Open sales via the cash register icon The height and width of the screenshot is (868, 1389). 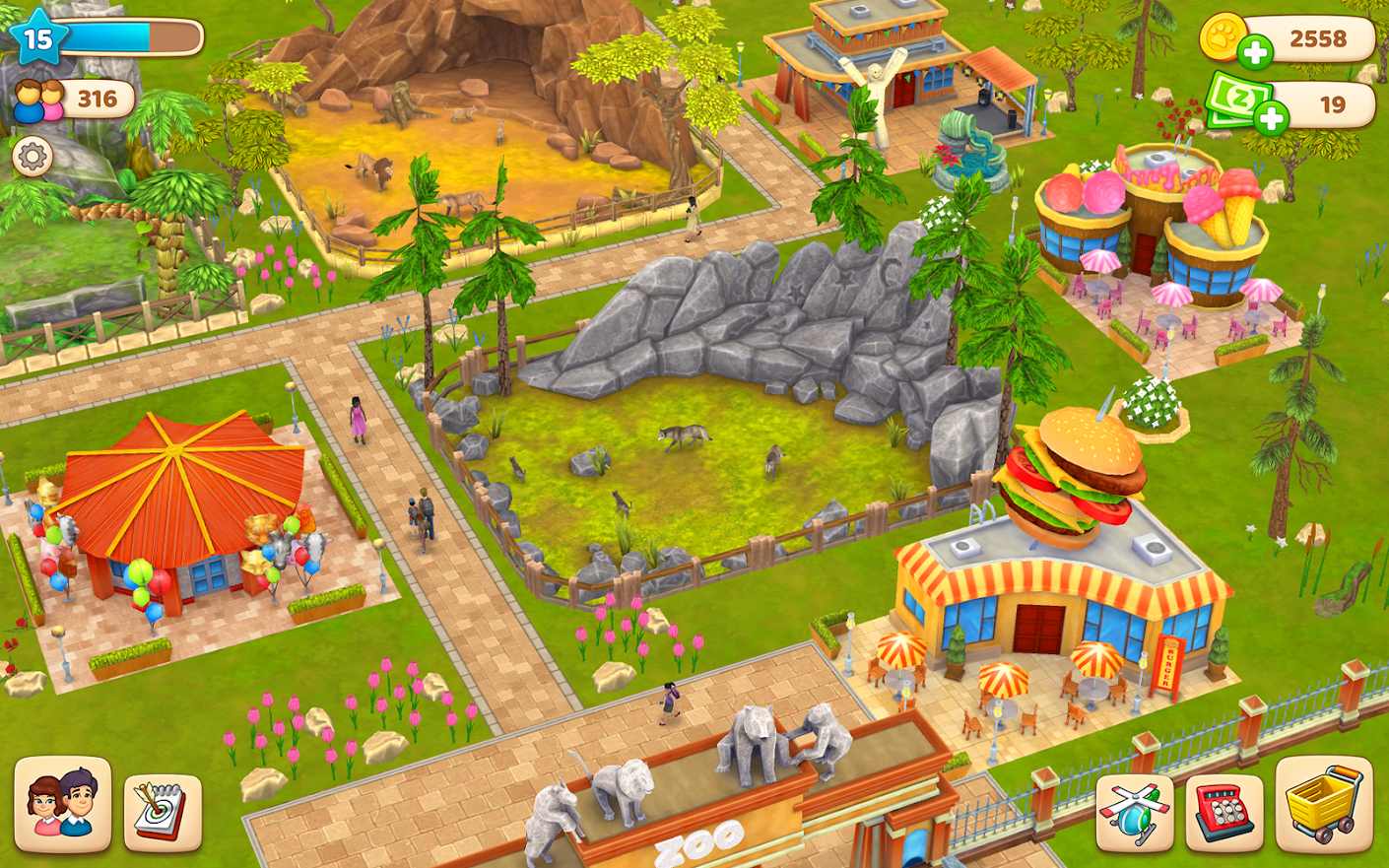1224,813
